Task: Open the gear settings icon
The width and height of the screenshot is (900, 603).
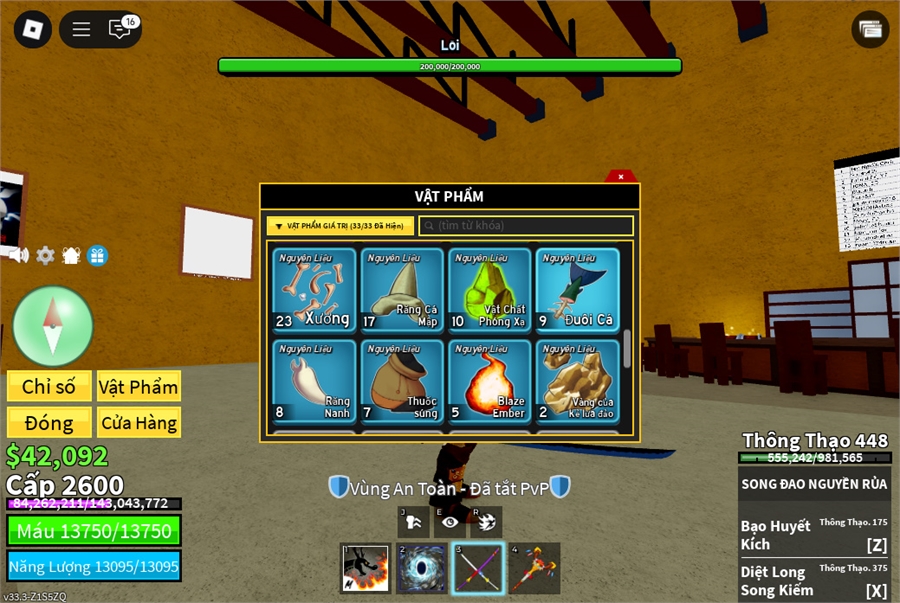Action: [45, 255]
